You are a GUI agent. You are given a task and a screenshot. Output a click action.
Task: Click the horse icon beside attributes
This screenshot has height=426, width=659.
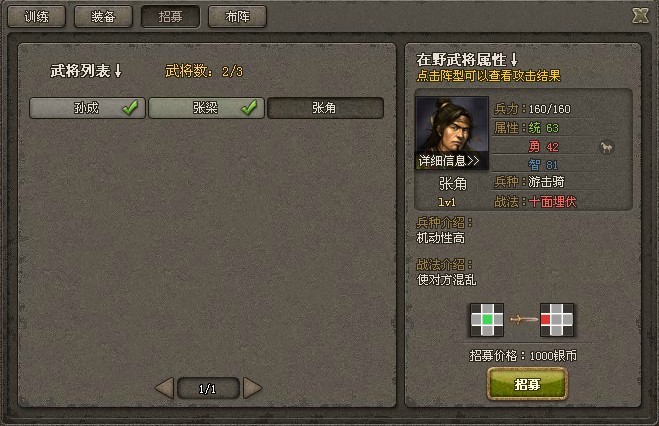click(x=606, y=147)
